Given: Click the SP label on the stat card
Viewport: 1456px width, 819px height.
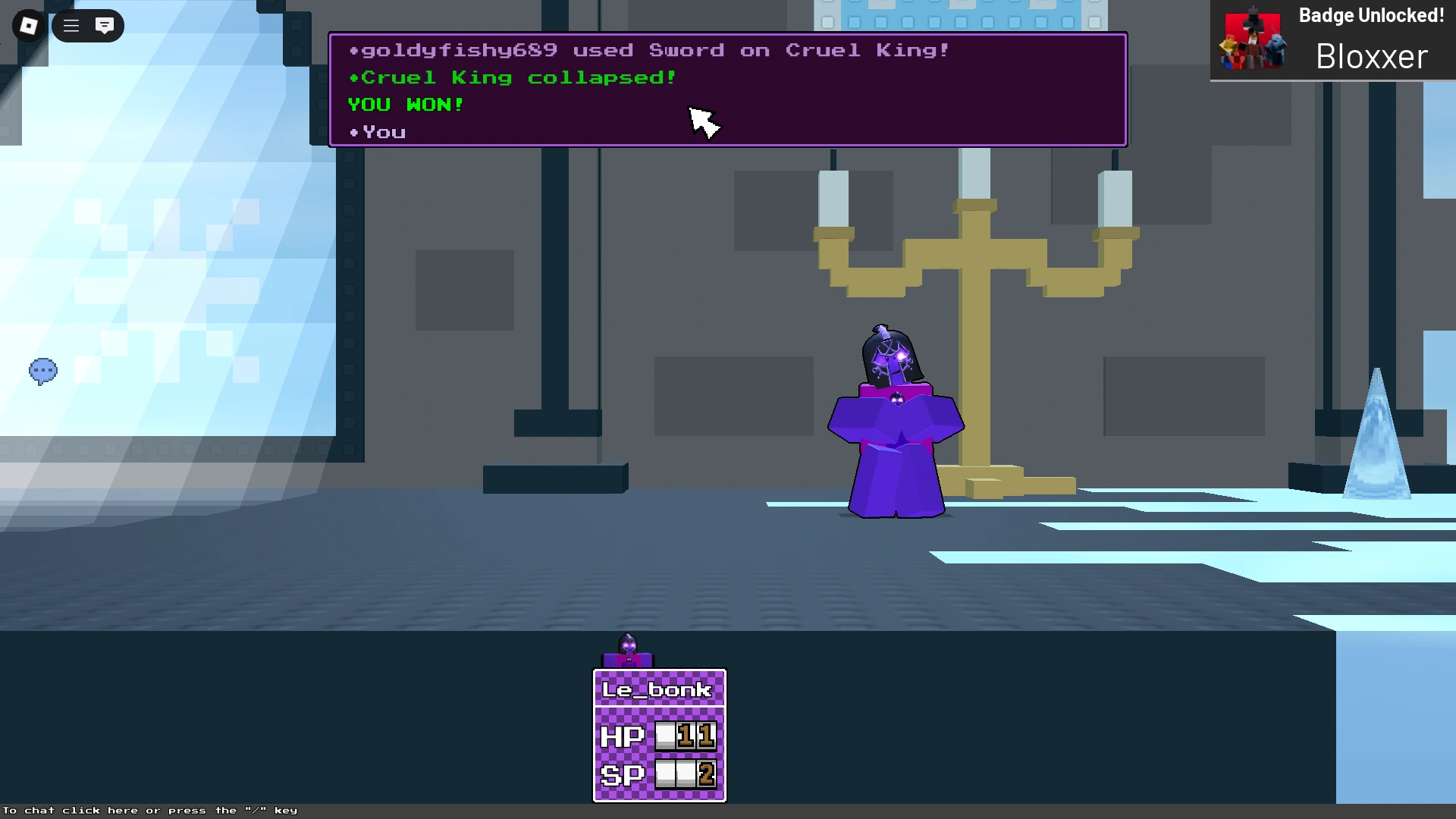Looking at the screenshot, I should click(x=622, y=774).
